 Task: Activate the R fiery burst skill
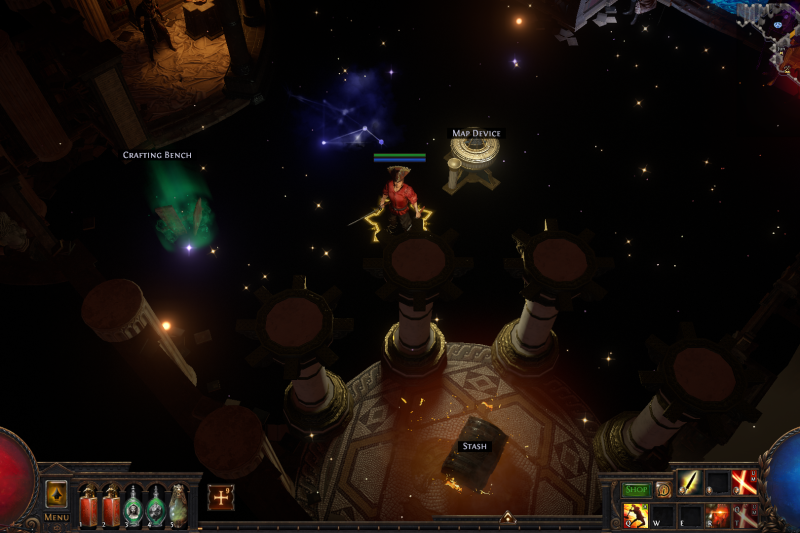click(x=718, y=515)
